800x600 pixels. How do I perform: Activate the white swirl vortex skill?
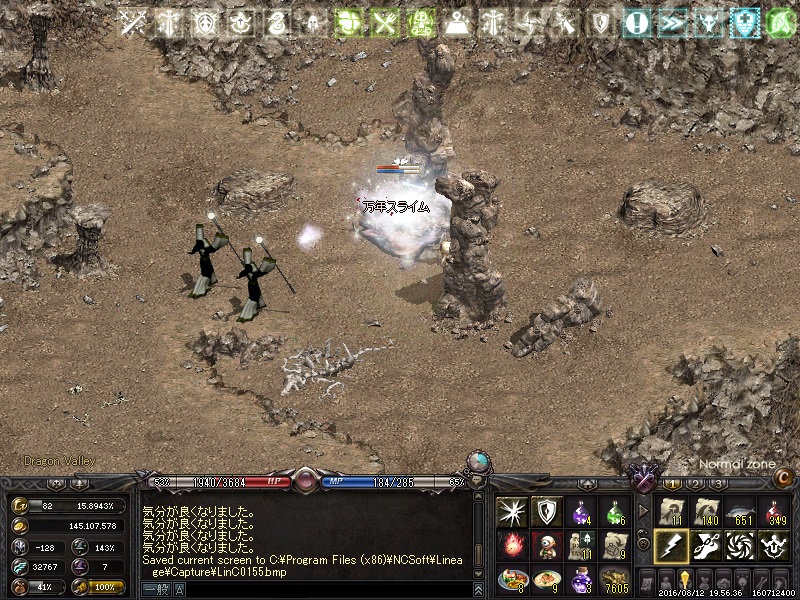[739, 546]
